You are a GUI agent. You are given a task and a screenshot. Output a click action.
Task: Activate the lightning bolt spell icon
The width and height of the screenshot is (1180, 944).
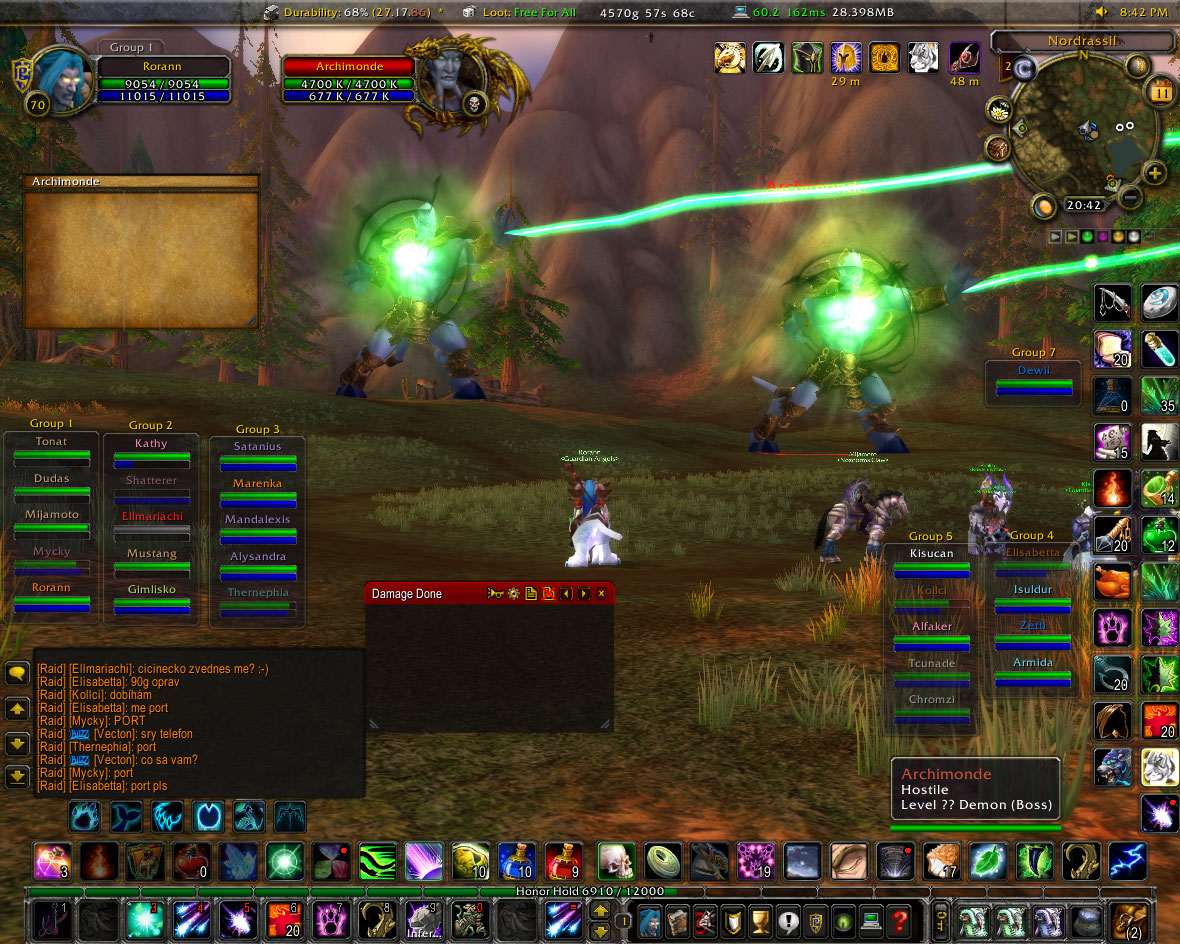pos(1127,861)
